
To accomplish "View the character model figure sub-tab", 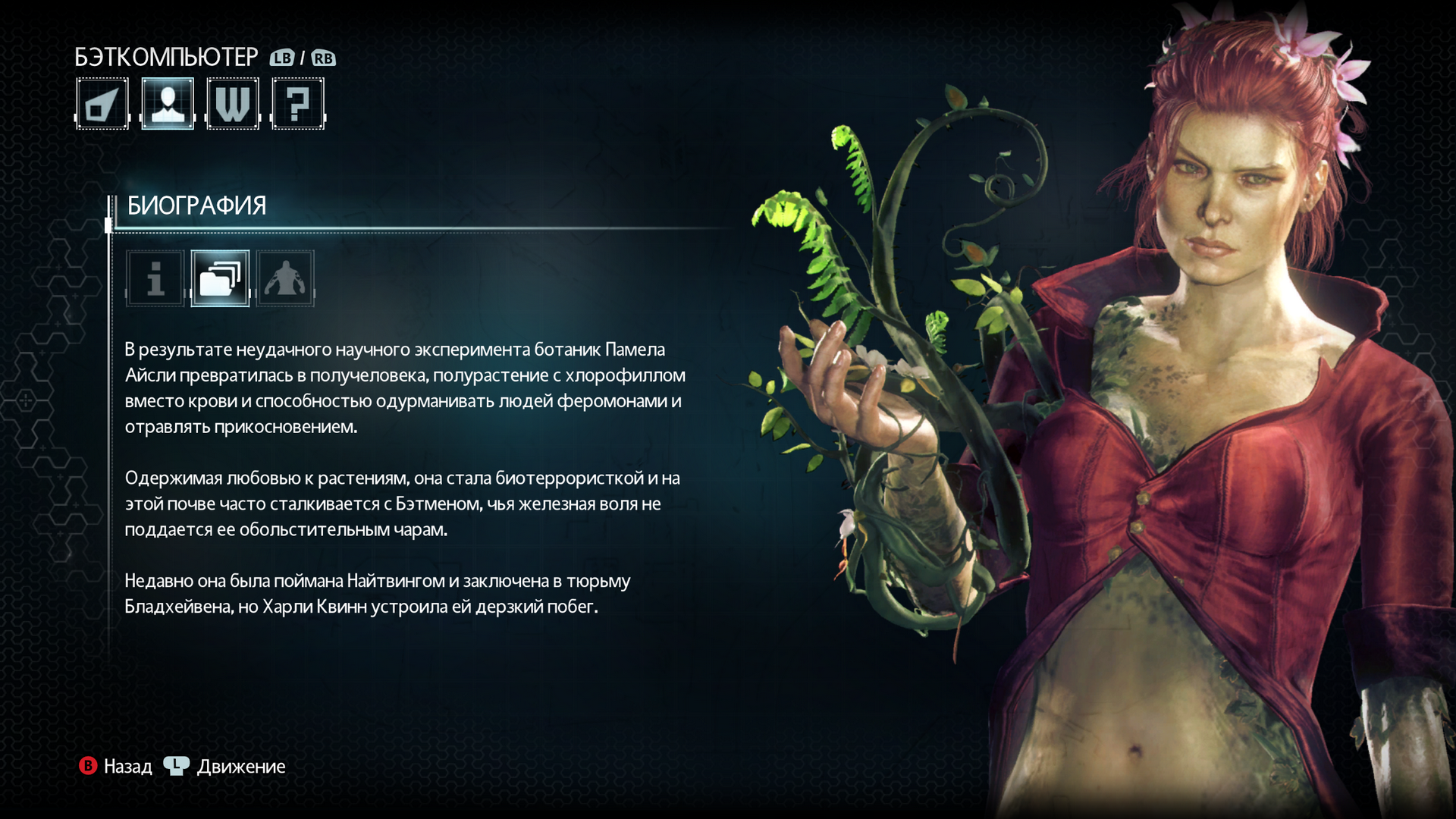I will pyautogui.click(x=285, y=278).
